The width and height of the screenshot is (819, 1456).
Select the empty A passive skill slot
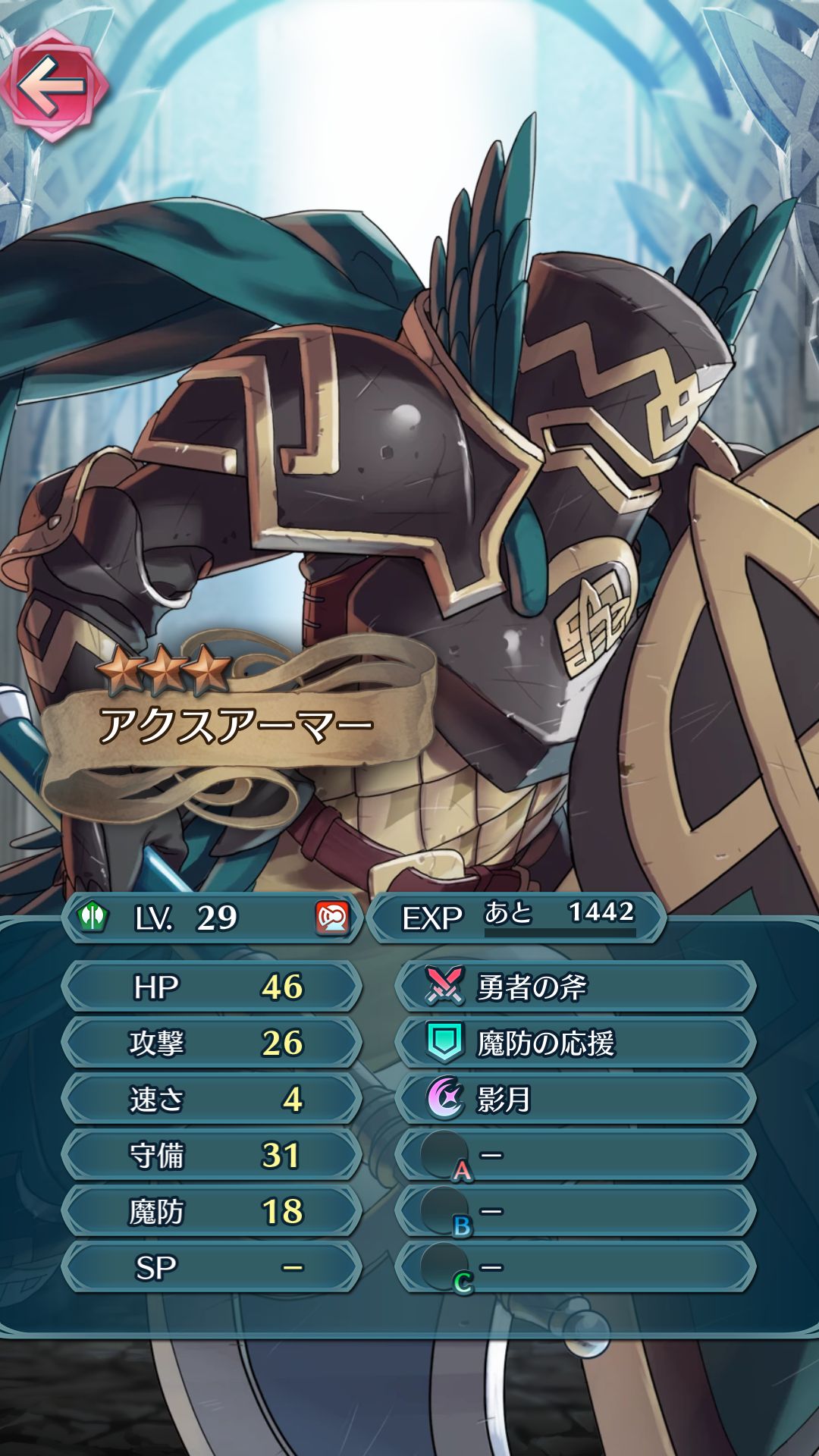[575, 1155]
